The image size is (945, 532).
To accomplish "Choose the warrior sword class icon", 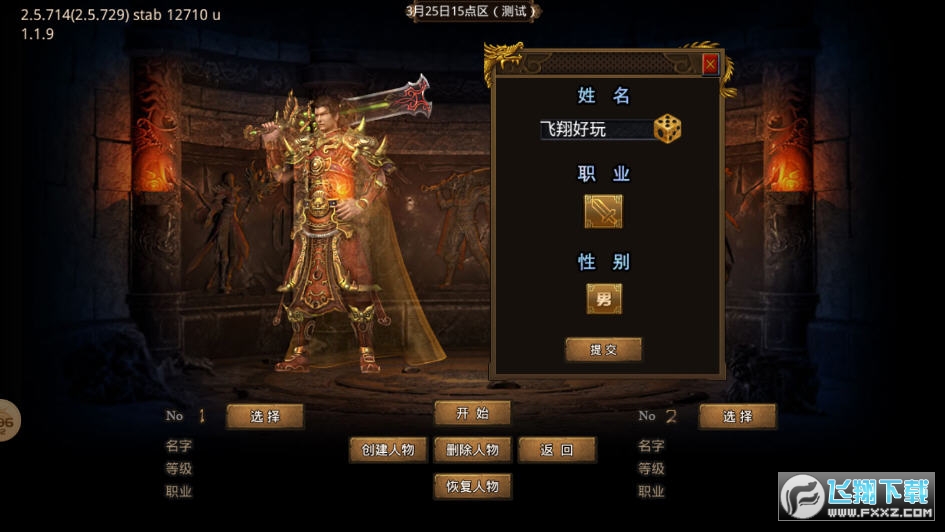I will click(x=603, y=211).
